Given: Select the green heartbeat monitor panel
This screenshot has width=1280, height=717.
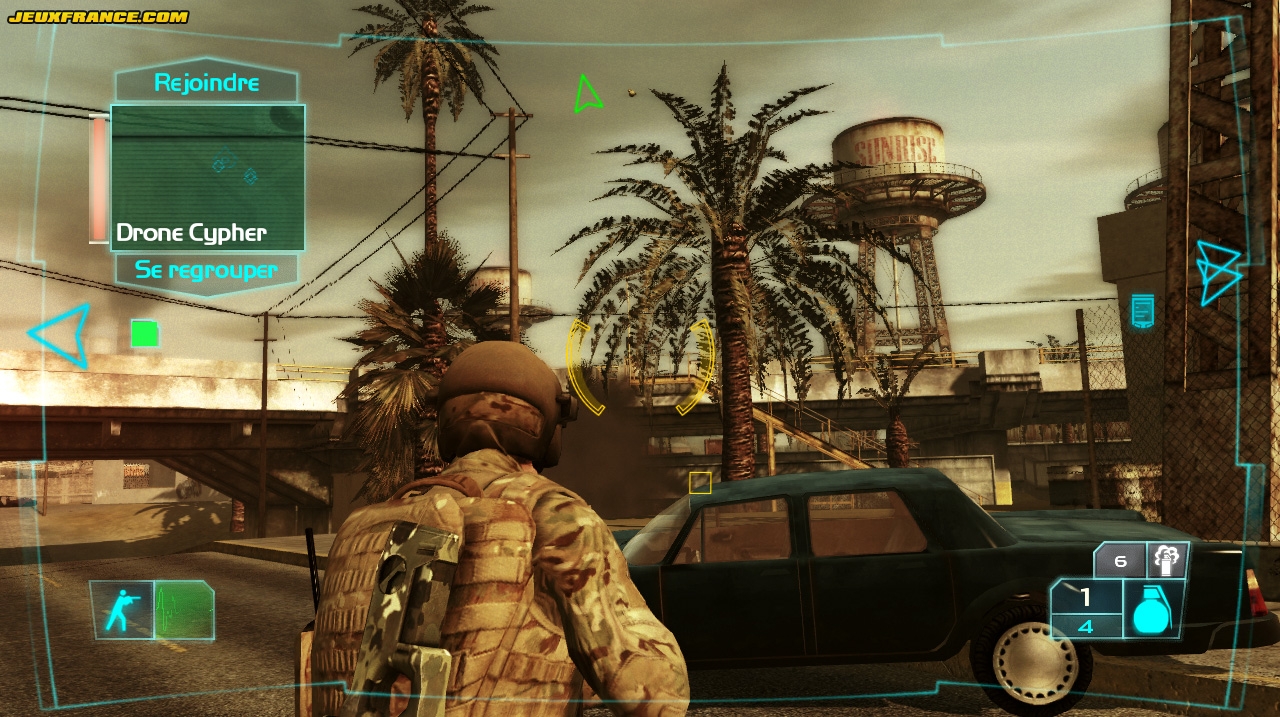Looking at the screenshot, I should pos(184,609).
